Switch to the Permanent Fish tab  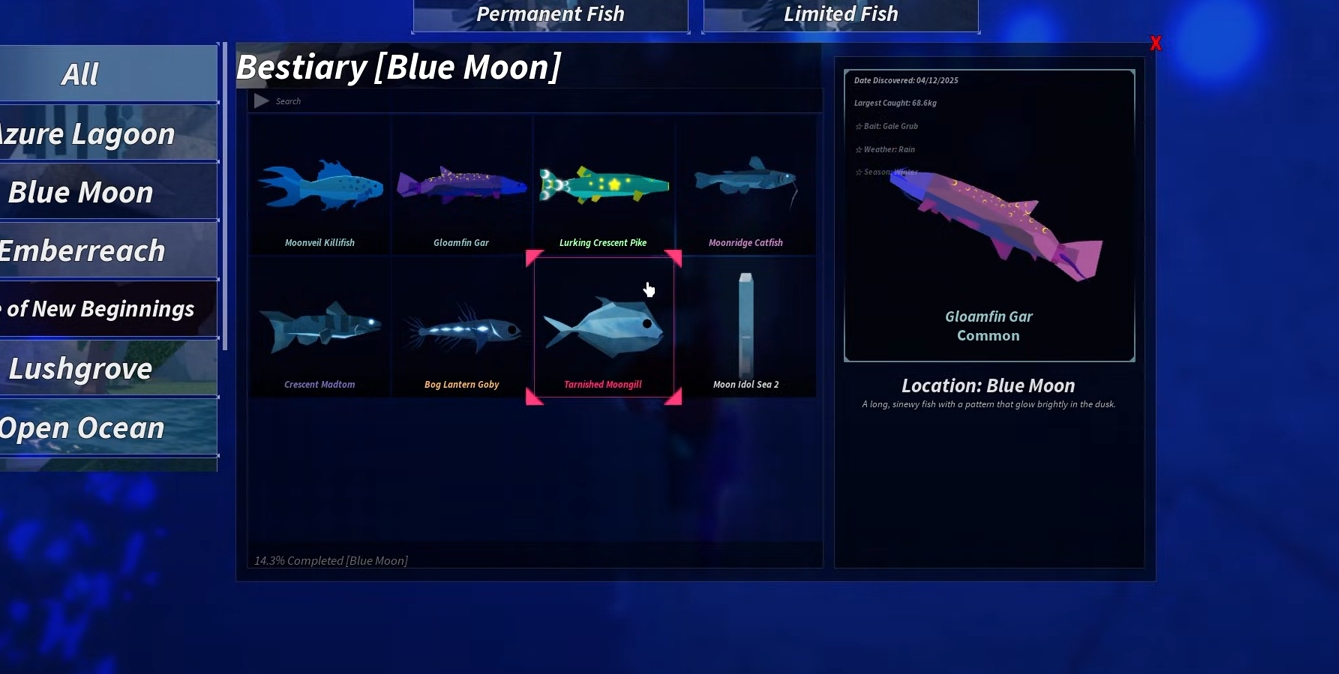550,15
